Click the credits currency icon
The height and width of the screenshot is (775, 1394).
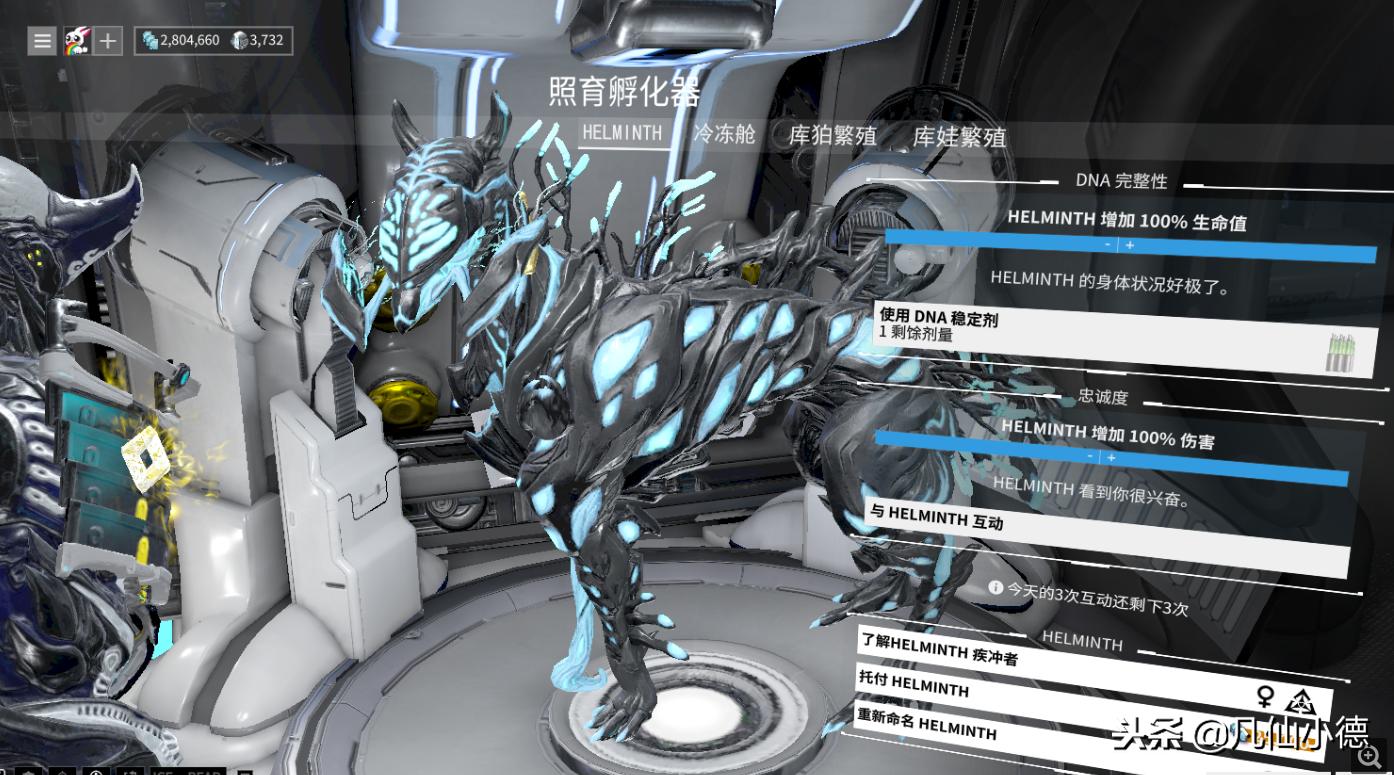pyautogui.click(x=148, y=40)
